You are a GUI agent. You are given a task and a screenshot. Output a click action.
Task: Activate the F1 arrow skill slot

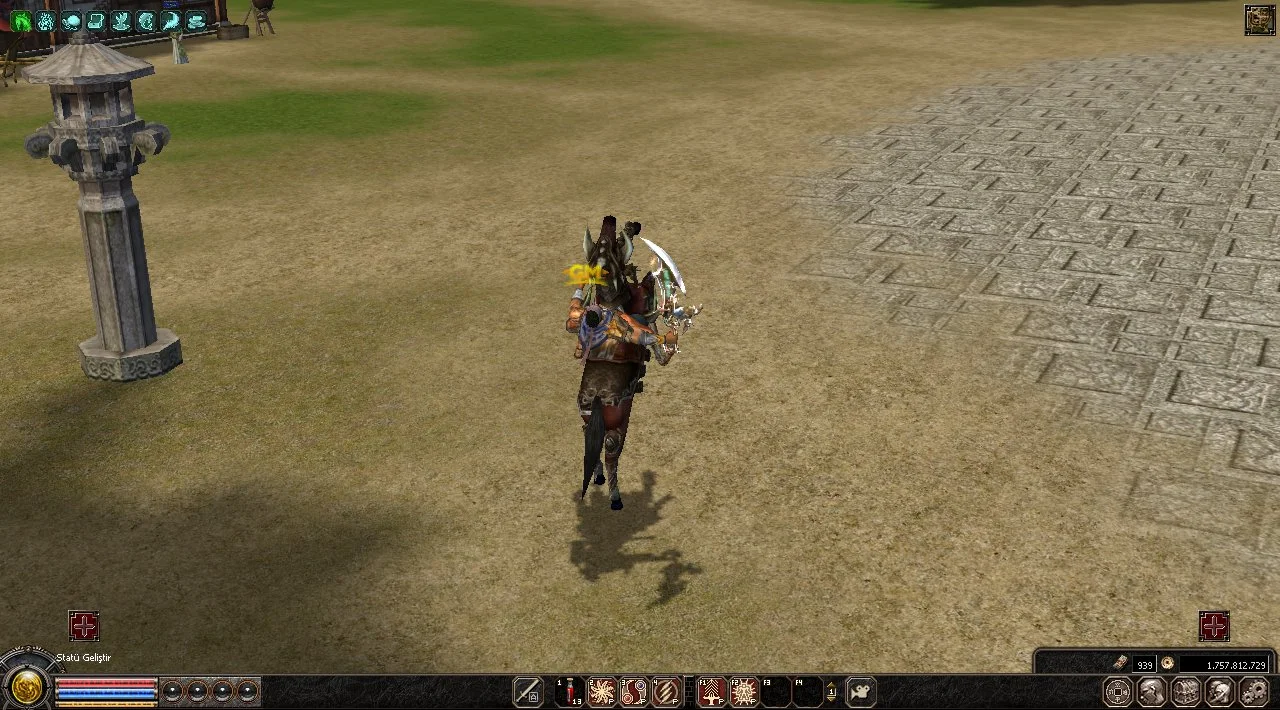[711, 691]
